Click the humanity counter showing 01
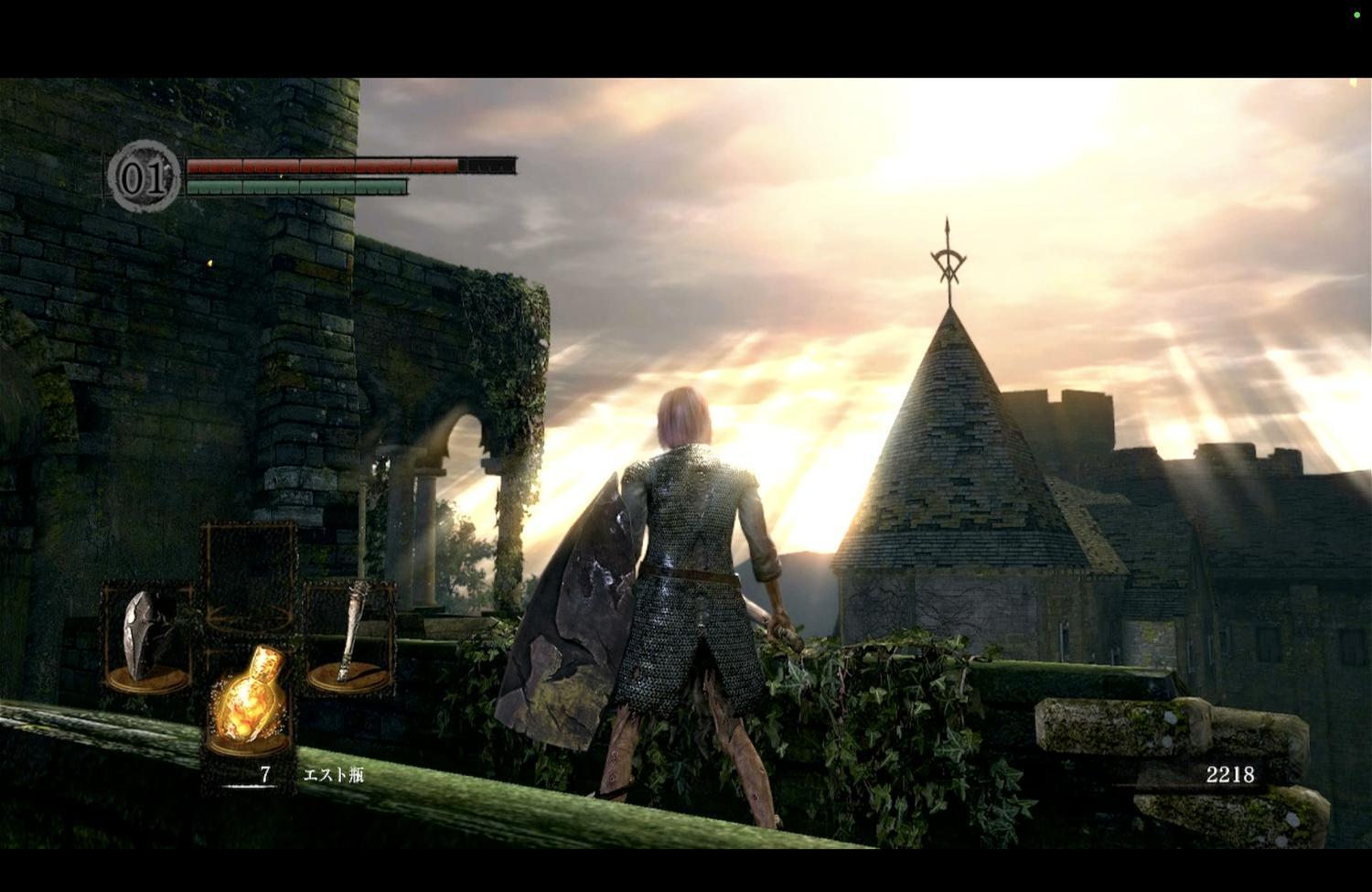This screenshot has width=1372, height=892. 145,177
